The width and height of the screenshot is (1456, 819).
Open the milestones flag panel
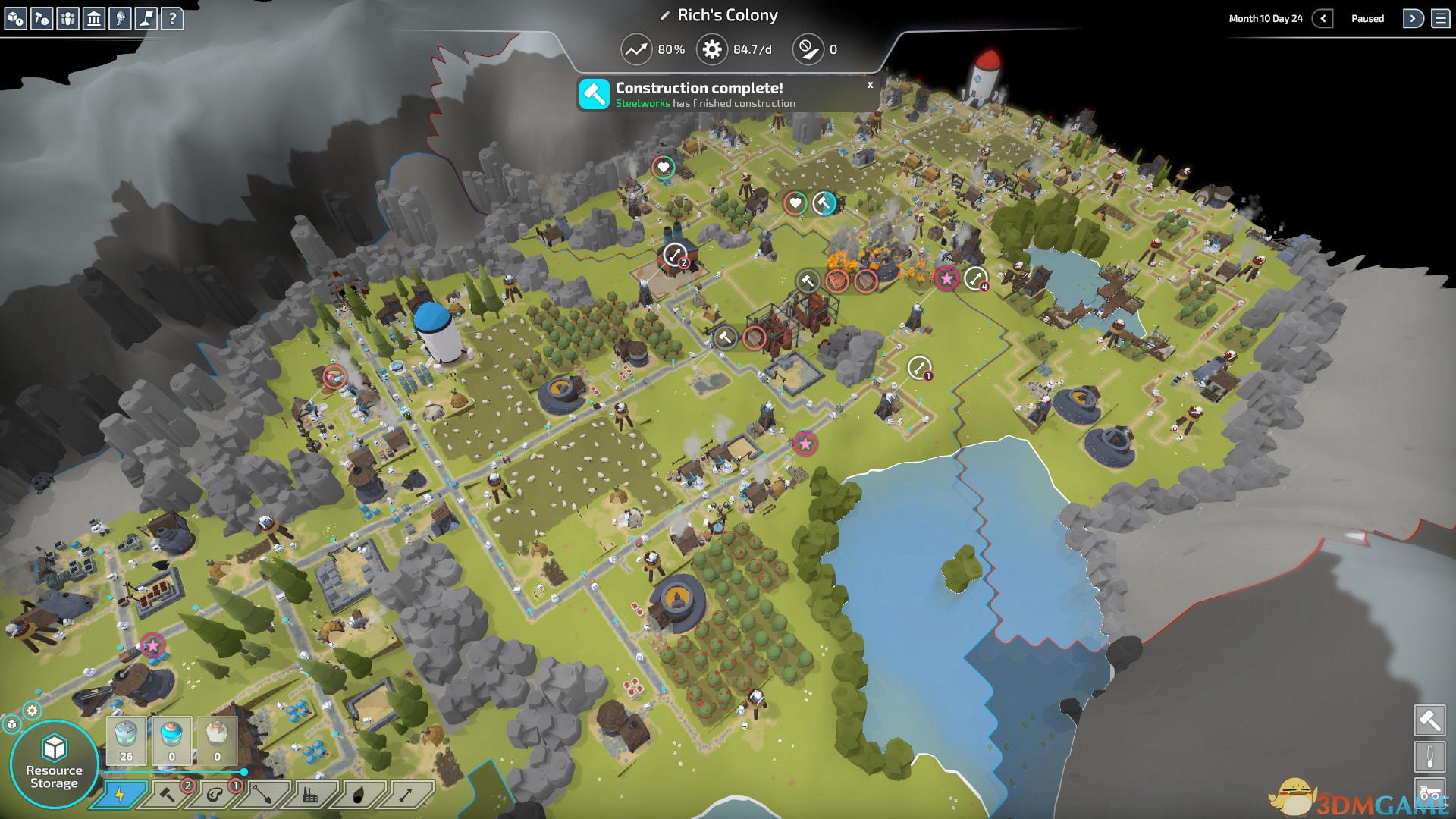click(145, 18)
